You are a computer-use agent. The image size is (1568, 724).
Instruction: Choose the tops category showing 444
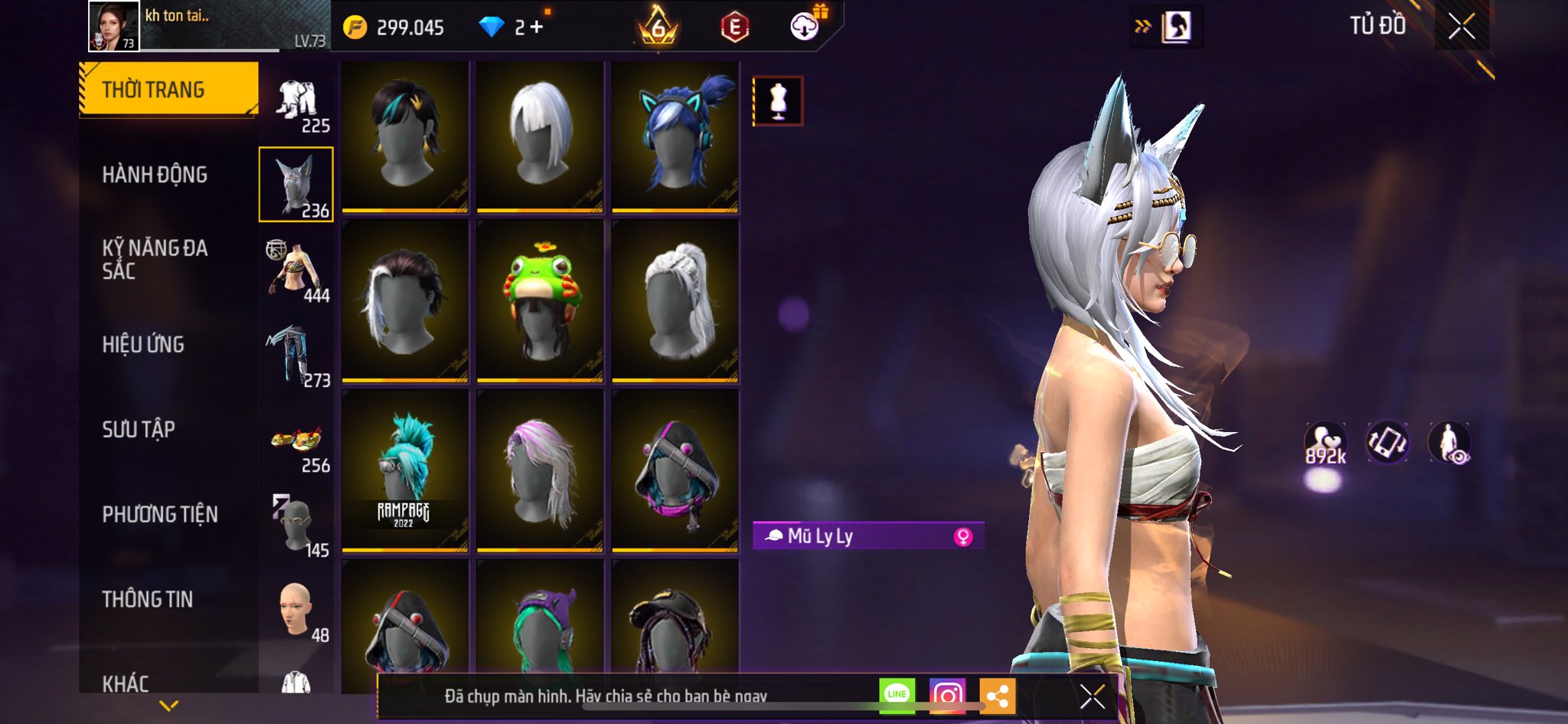(x=297, y=270)
